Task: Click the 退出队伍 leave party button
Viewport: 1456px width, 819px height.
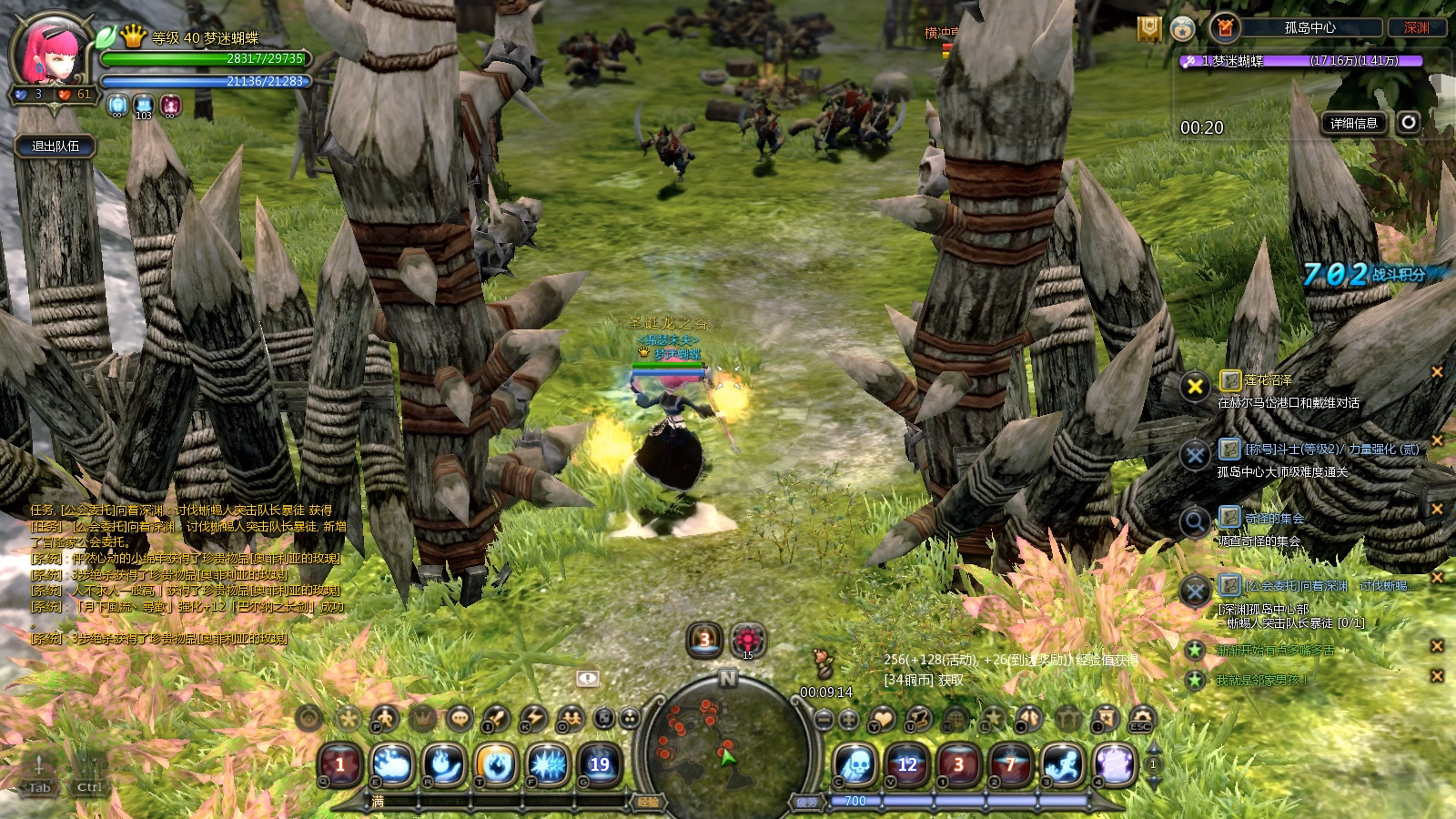Action: (56, 146)
